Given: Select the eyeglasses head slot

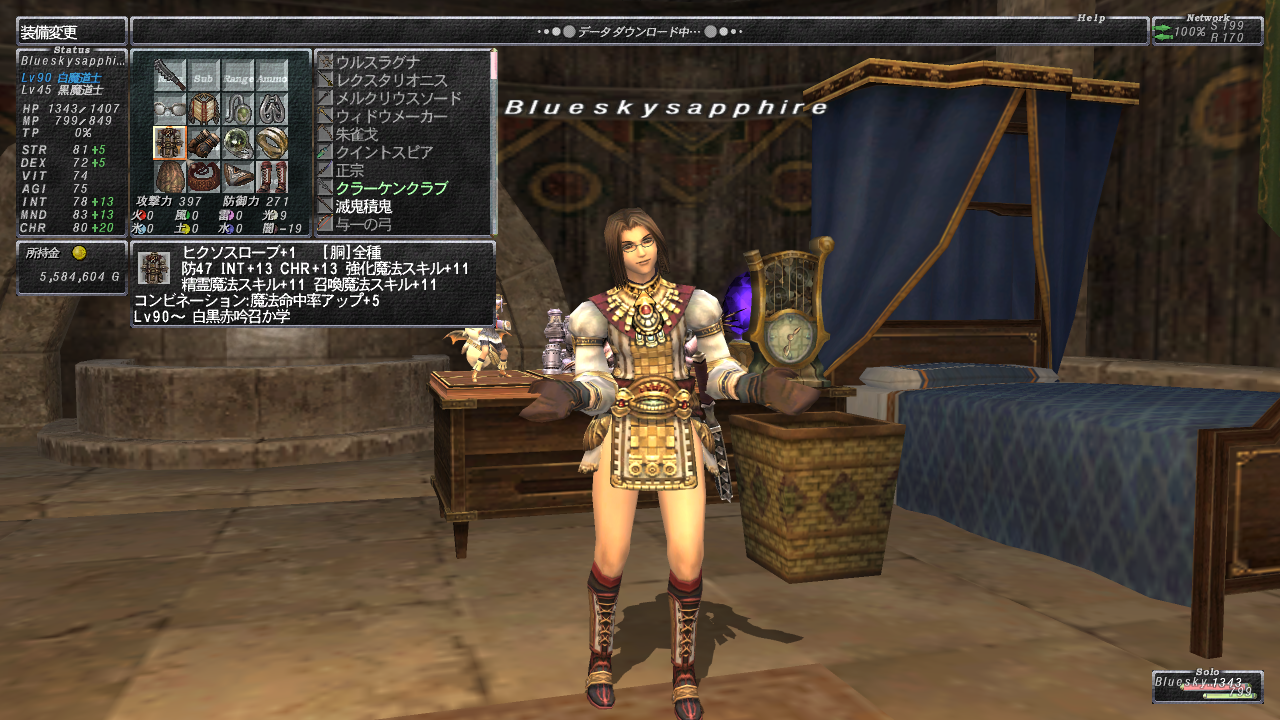Looking at the screenshot, I should click(x=170, y=109).
